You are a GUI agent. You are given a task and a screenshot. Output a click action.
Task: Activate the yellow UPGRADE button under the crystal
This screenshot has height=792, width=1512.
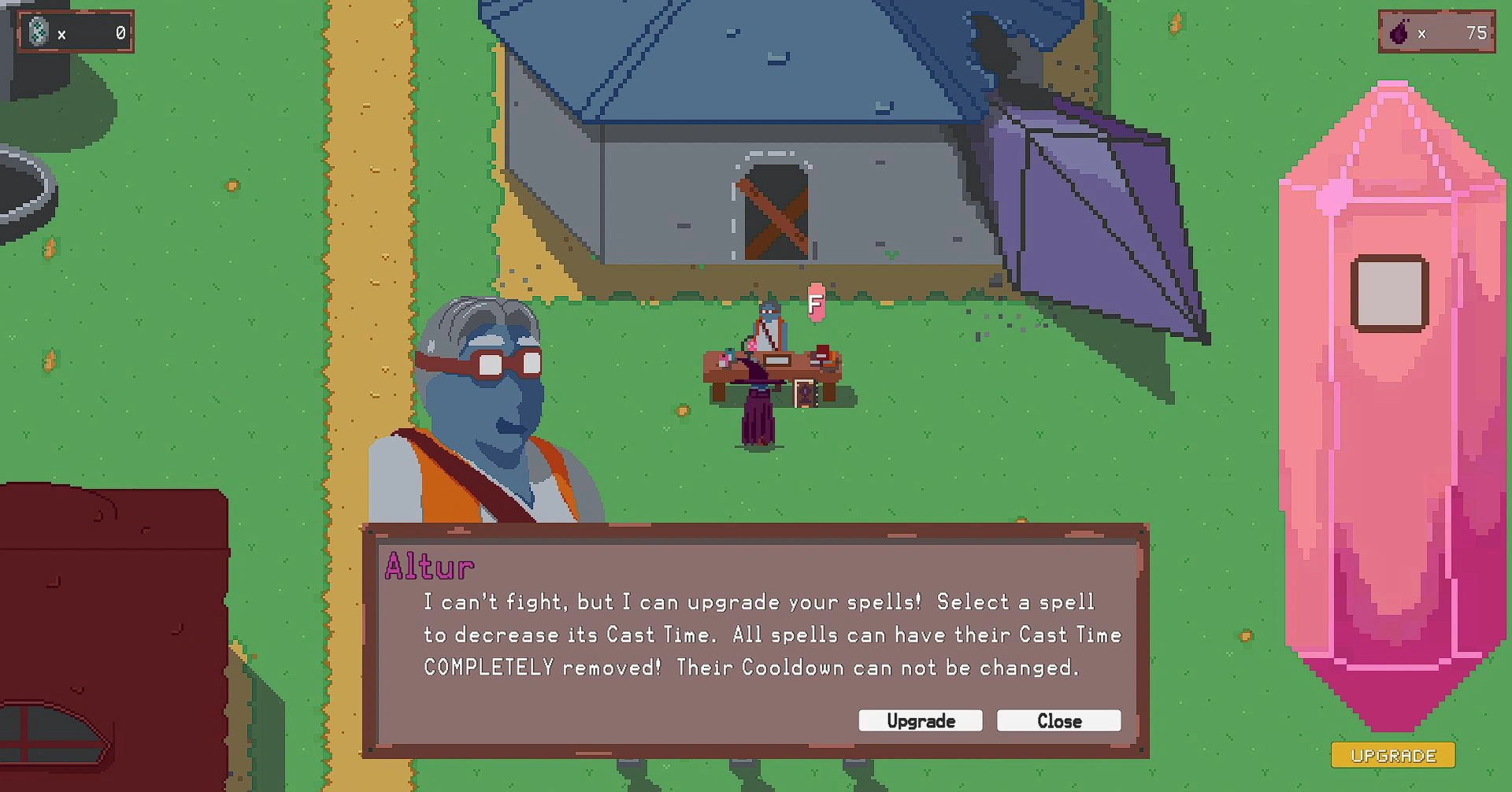[x=1392, y=755]
